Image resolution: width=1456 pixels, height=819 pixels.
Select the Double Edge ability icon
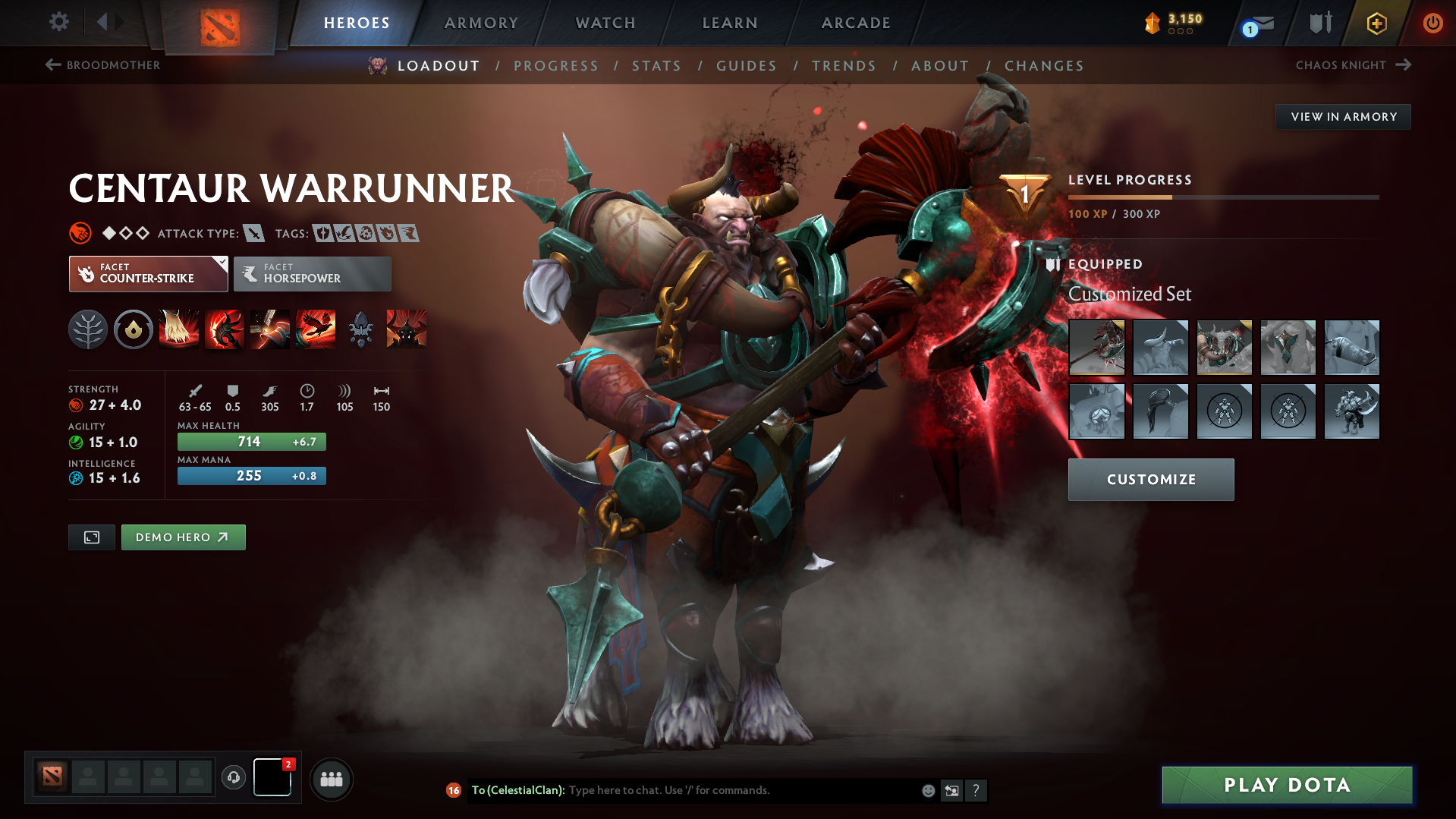[x=225, y=329]
